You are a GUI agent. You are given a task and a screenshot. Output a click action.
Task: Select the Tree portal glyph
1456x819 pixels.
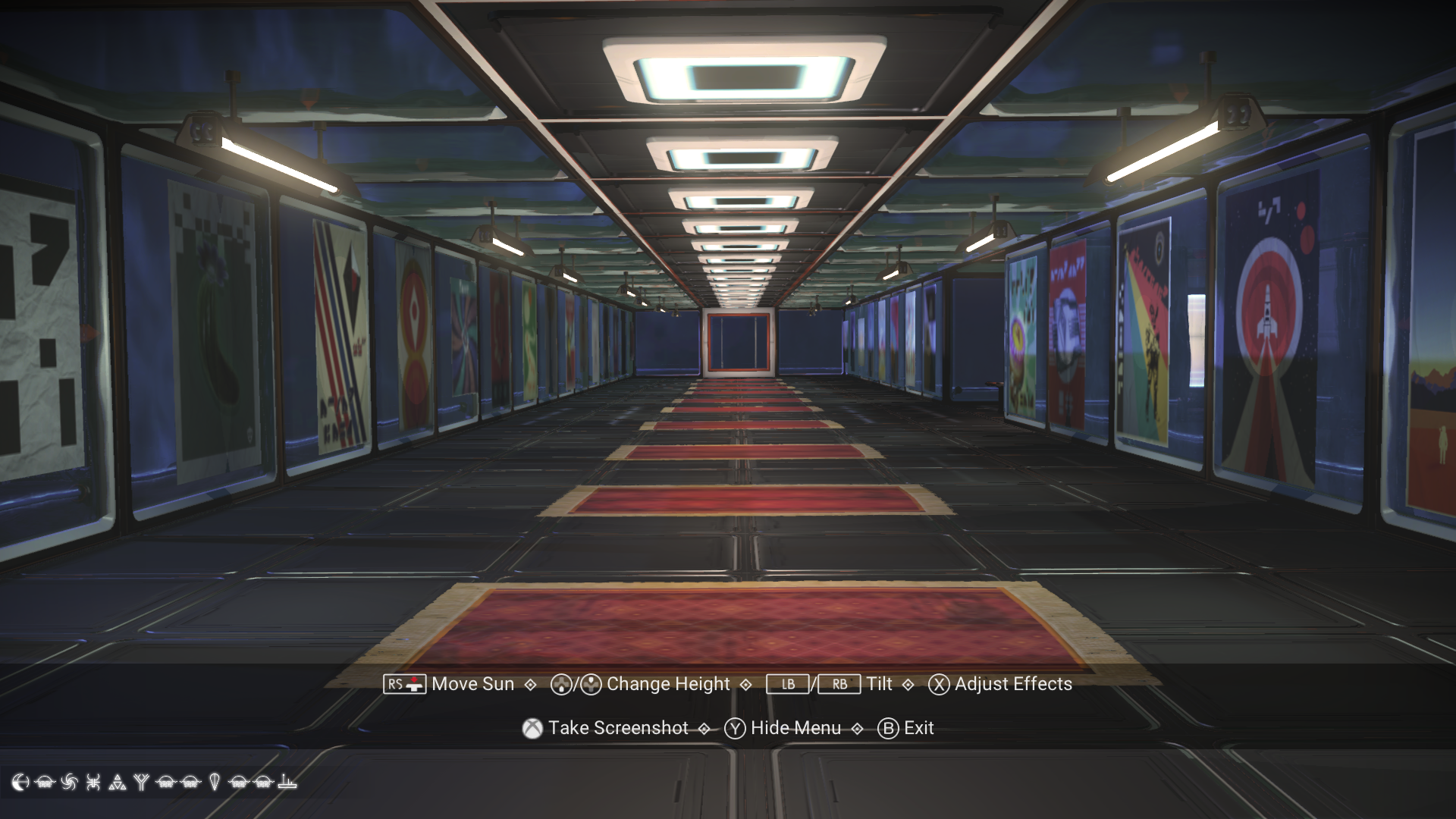(141, 783)
